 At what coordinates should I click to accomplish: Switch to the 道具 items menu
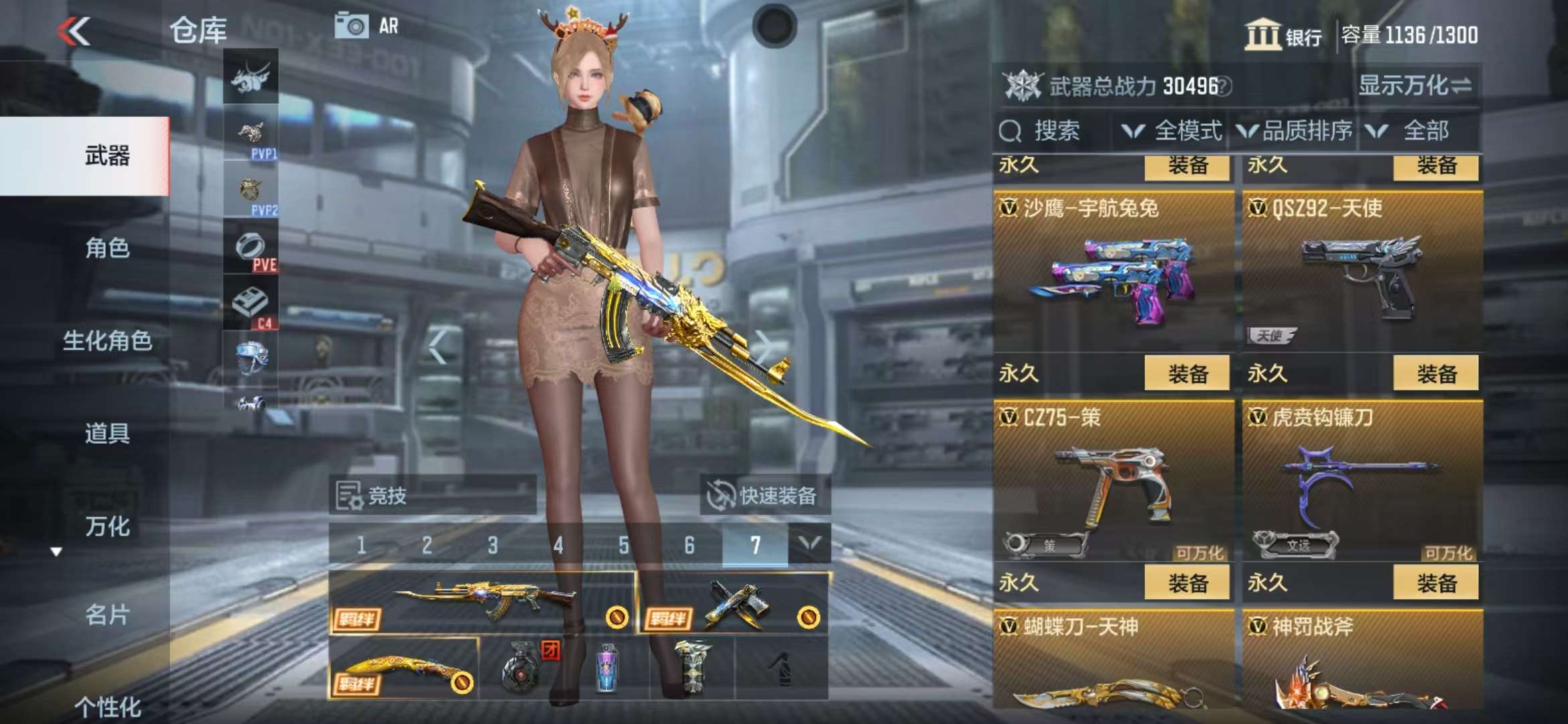point(107,433)
